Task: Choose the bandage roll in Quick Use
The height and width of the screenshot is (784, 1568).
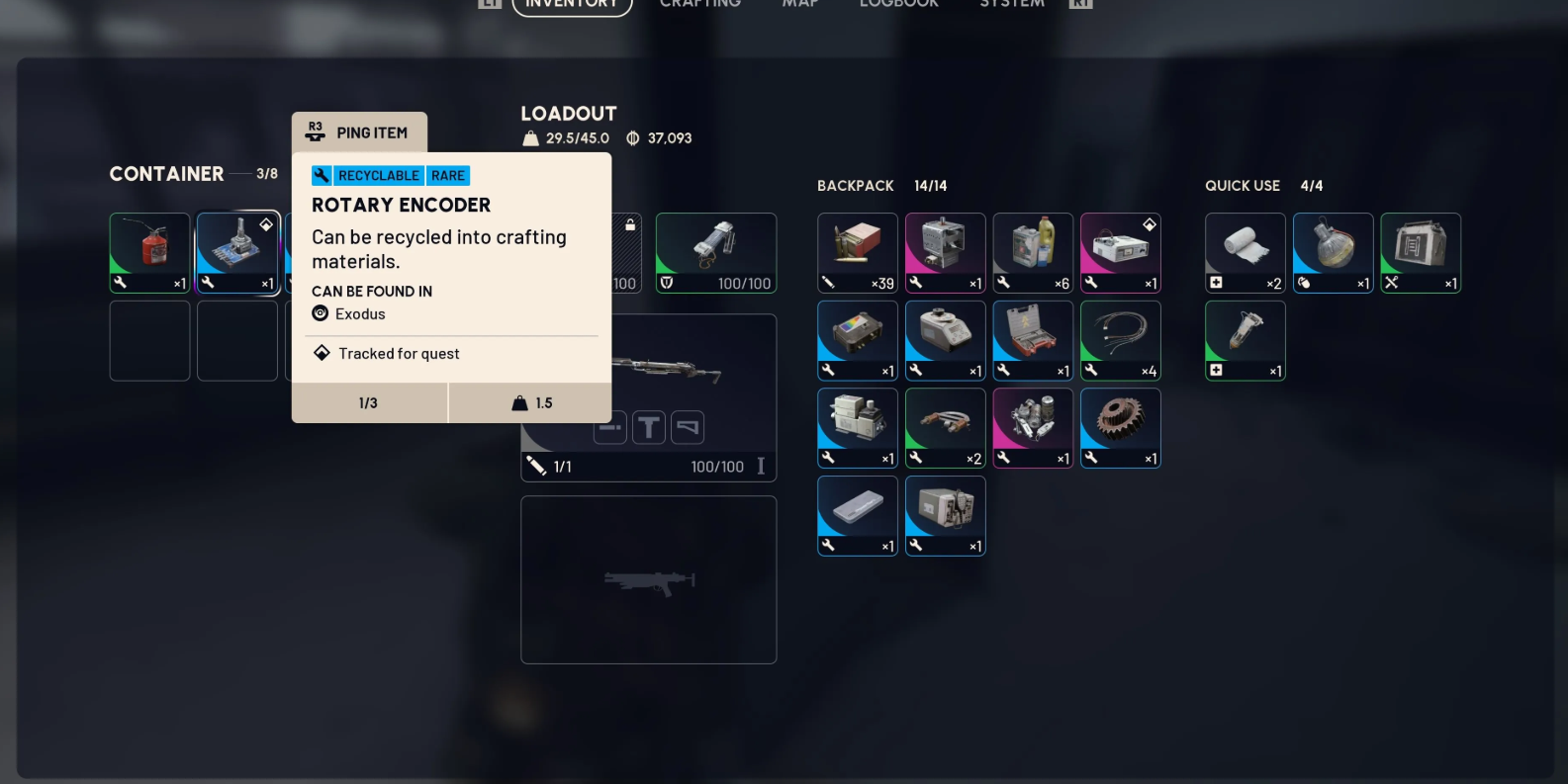Action: [1245, 252]
